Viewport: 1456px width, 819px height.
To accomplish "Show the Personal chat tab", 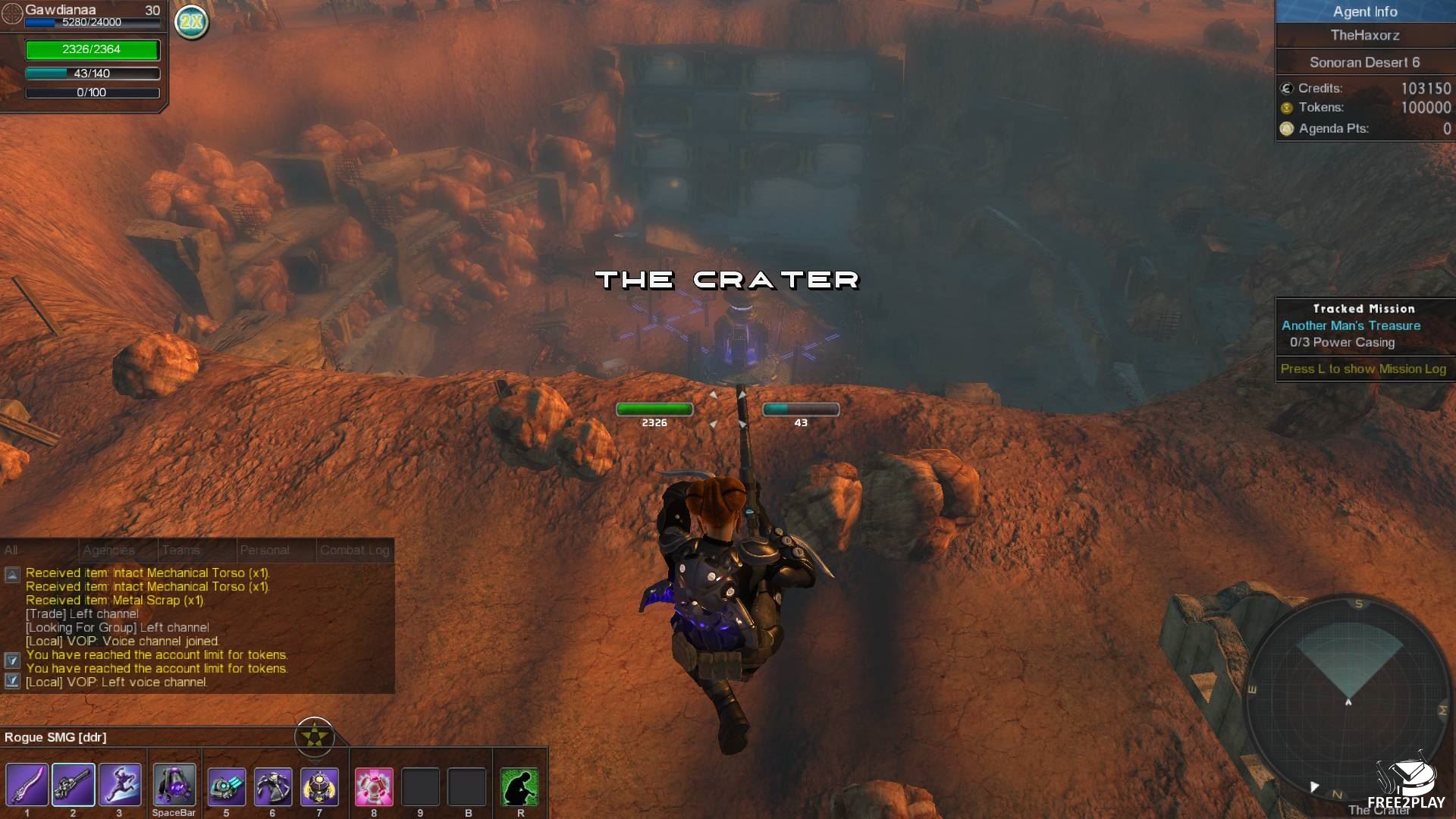I will (x=265, y=550).
